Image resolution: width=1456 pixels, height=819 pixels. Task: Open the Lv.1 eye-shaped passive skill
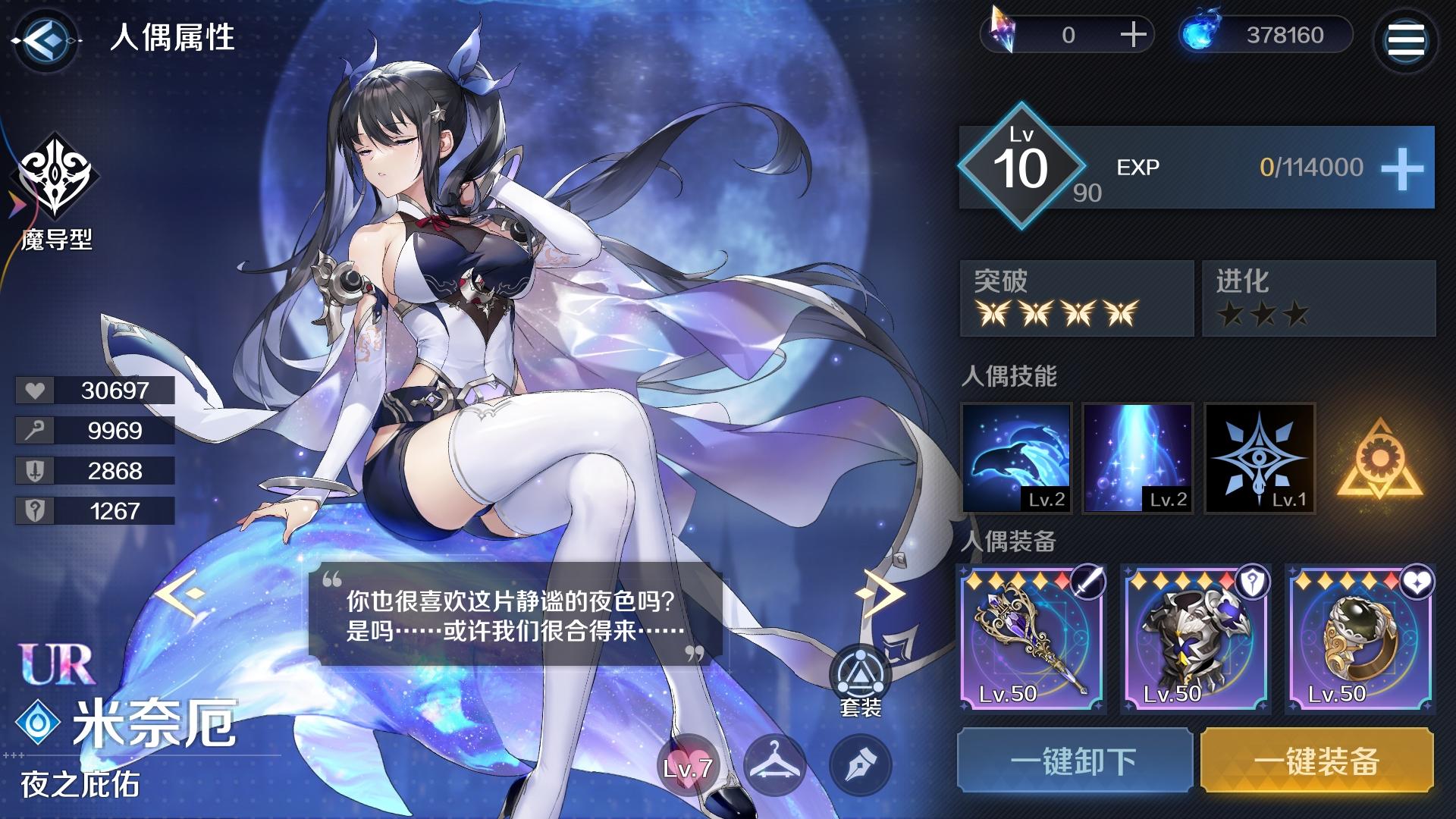[1259, 459]
